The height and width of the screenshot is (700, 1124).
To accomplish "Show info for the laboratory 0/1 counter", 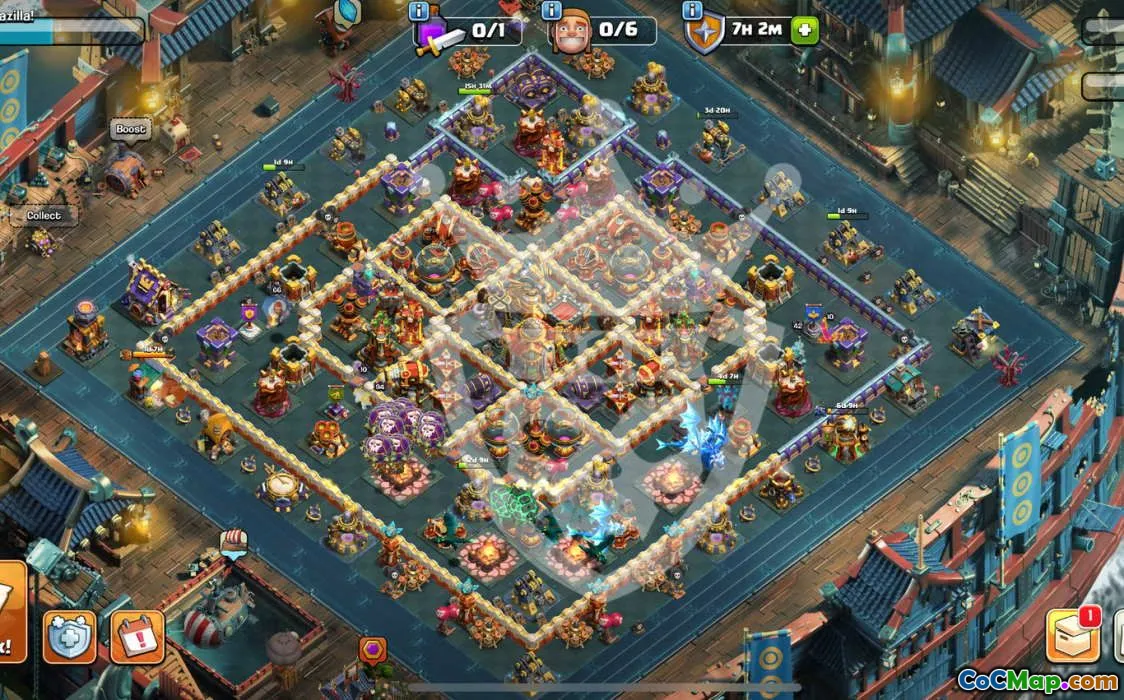I will tap(420, 11).
